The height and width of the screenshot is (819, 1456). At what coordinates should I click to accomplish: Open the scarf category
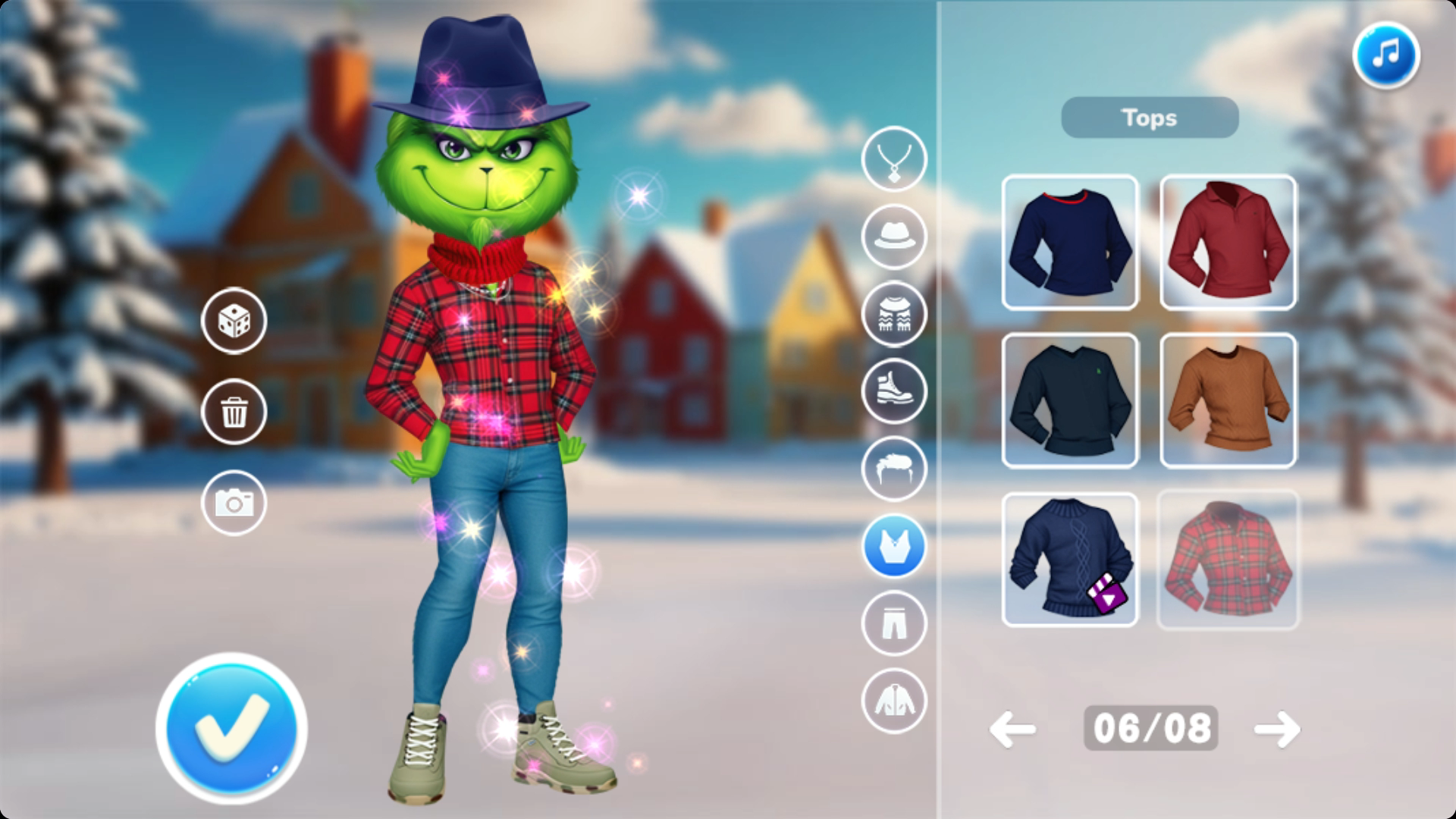tap(894, 314)
